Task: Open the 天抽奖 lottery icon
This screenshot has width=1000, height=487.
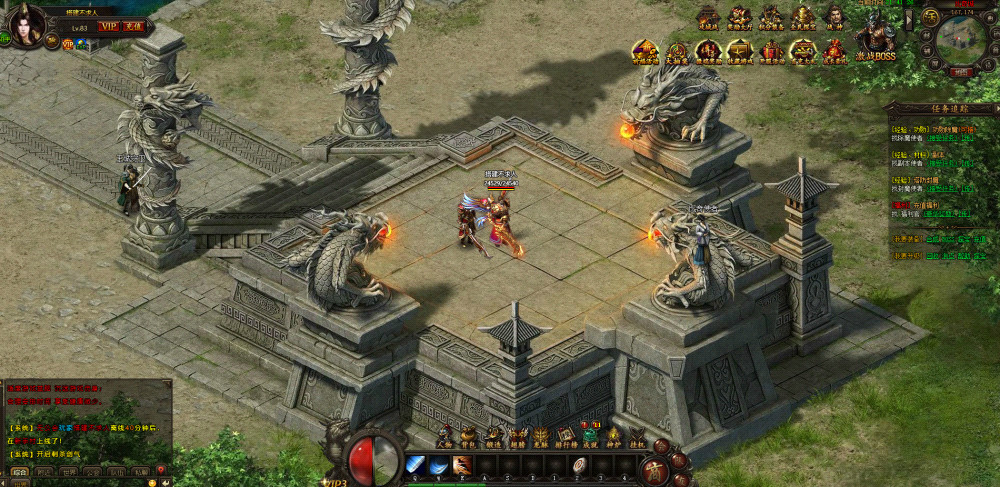Action: point(676,50)
